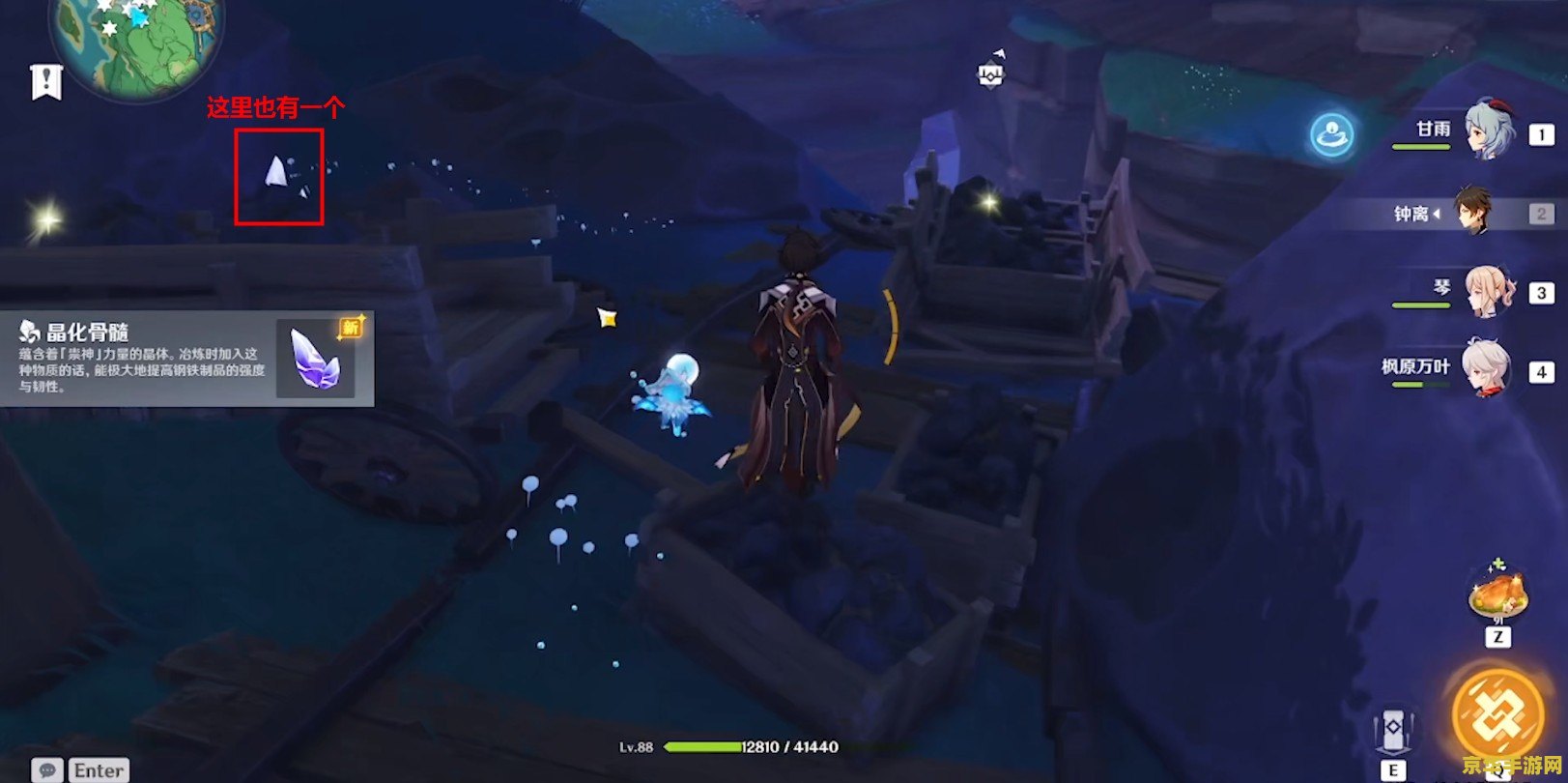Switch to party member 甘雨
The image size is (1568, 783).
1489,132
